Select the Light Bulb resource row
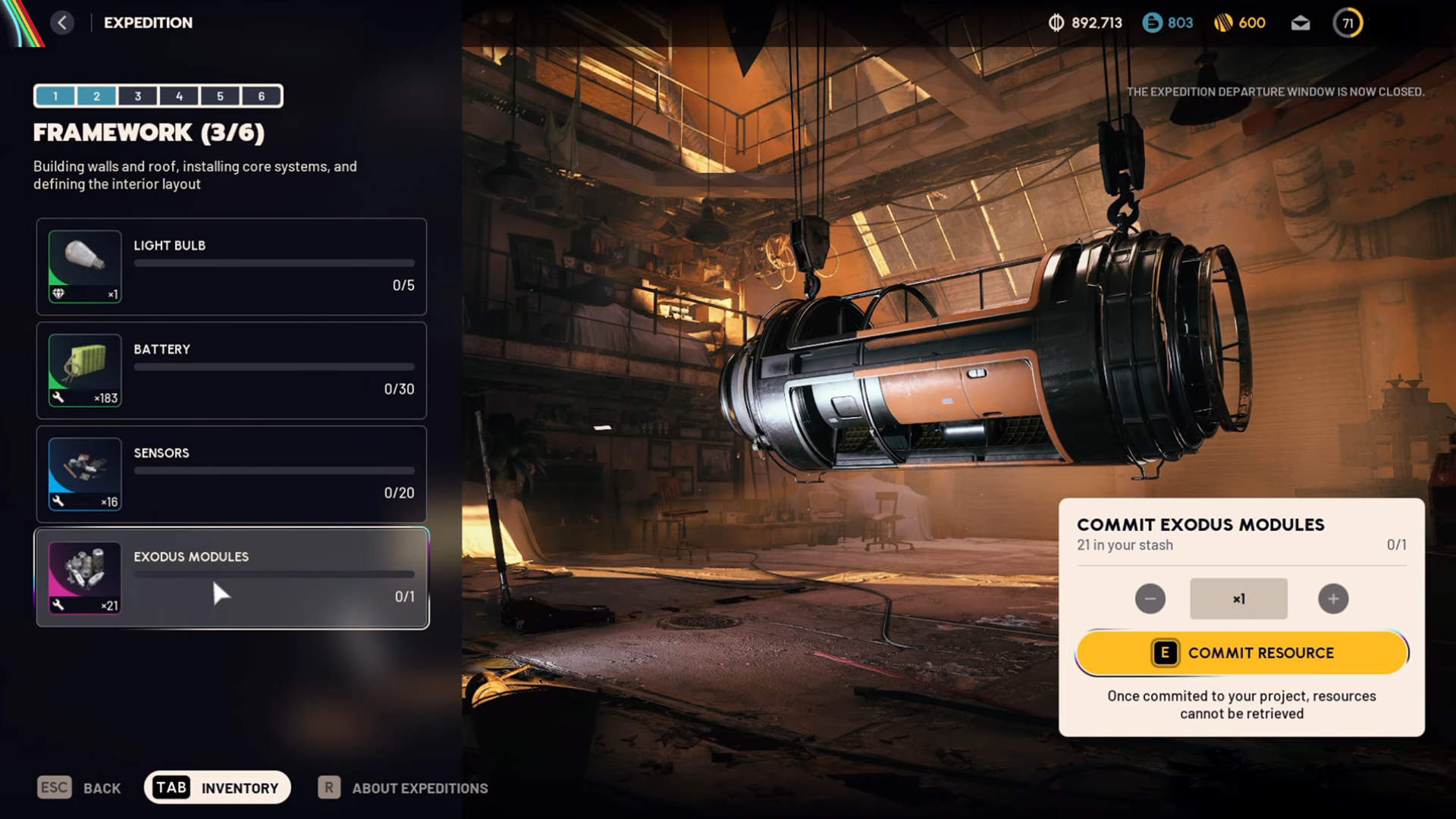 (x=231, y=267)
